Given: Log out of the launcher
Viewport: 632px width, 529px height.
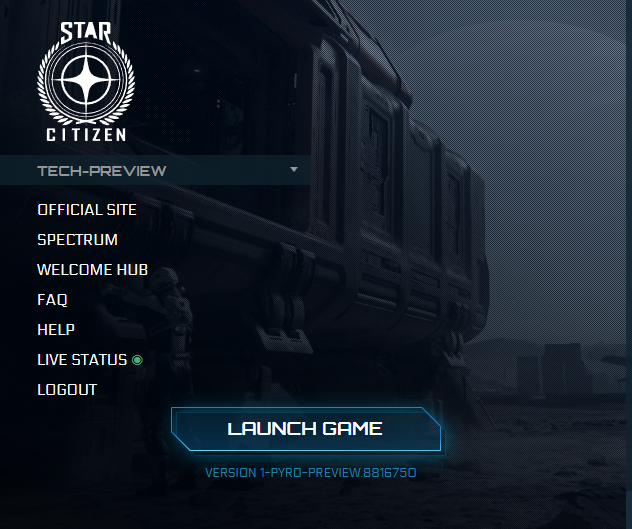Looking at the screenshot, I should coord(67,390).
